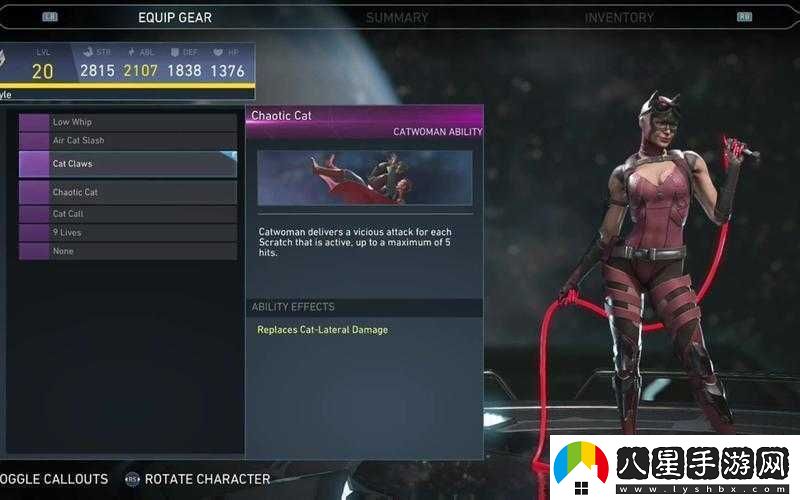The height and width of the screenshot is (500, 800).
Task: Pick the Cat Call ability
Action: pos(128,214)
